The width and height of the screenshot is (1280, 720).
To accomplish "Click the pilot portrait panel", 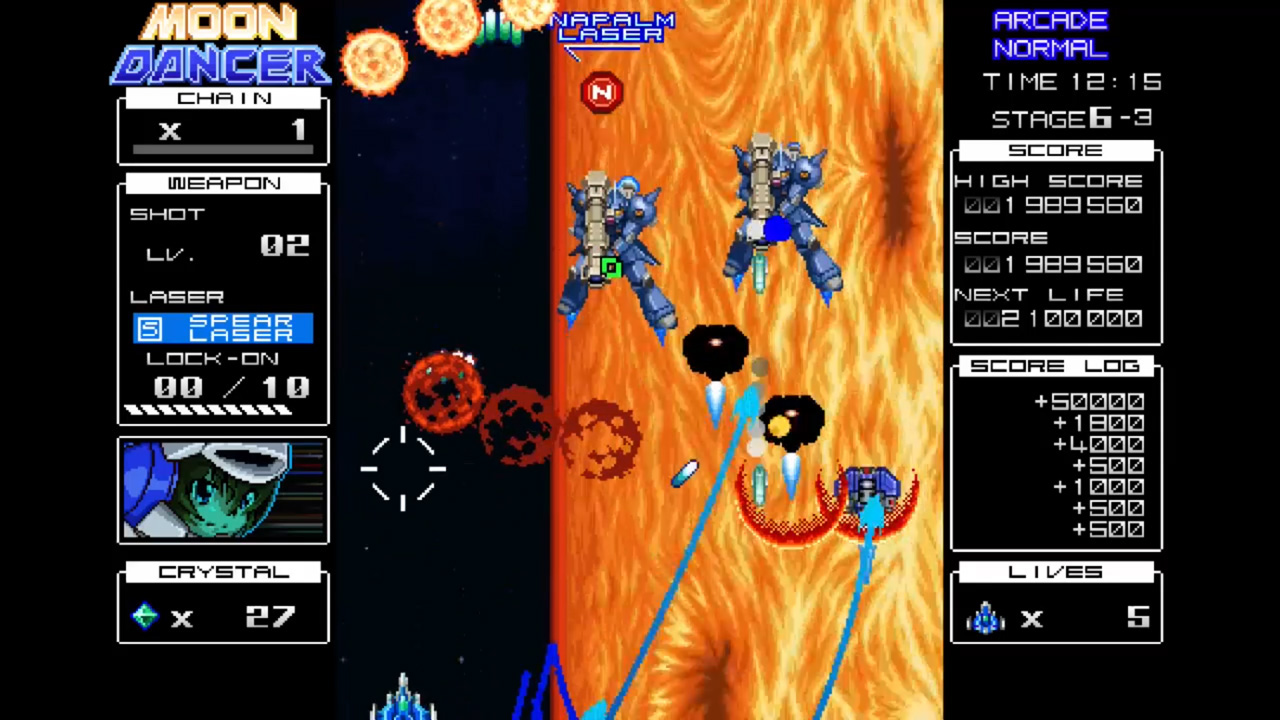I will 222,489.
